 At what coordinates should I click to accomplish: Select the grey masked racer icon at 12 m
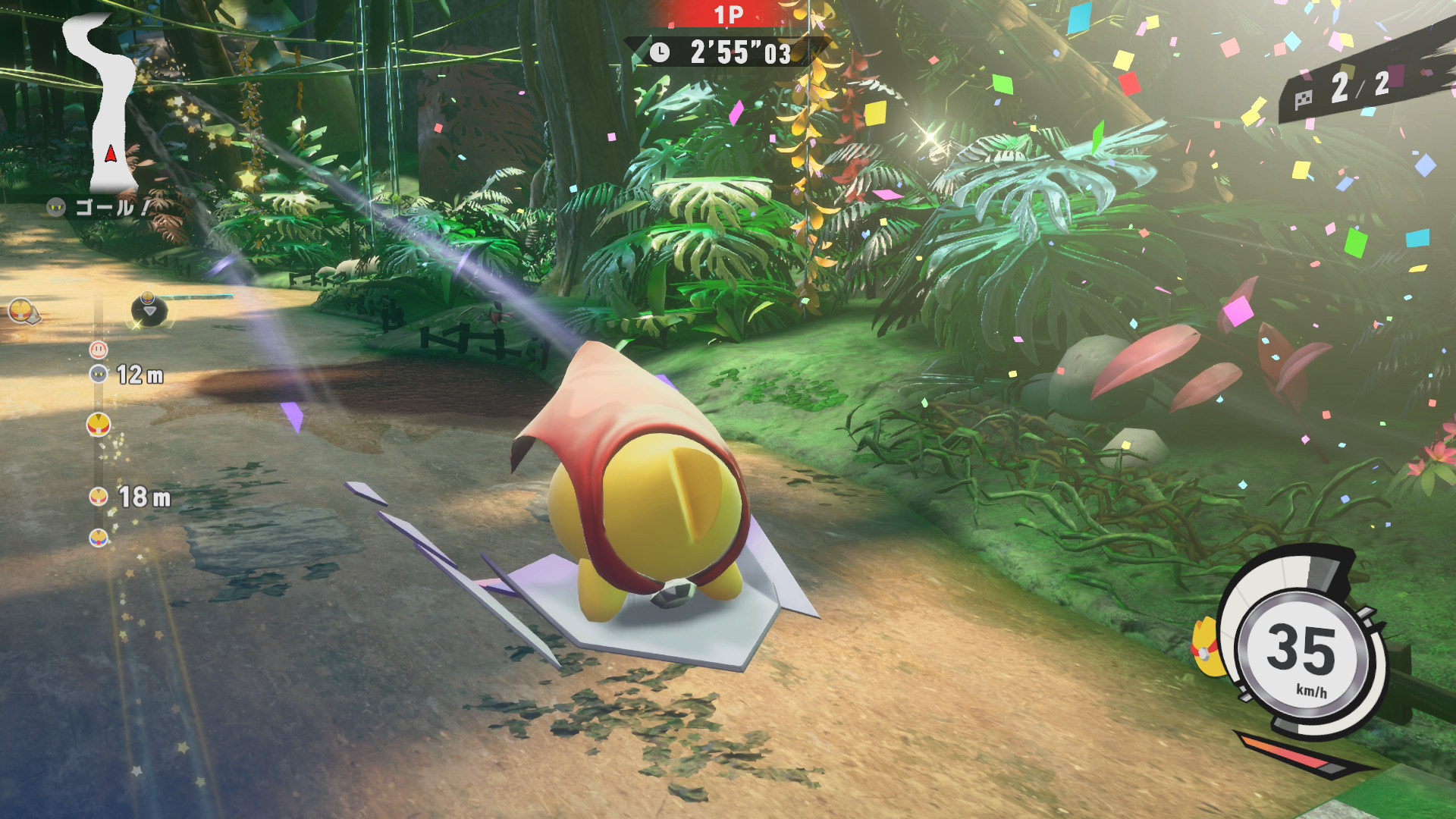pos(99,374)
